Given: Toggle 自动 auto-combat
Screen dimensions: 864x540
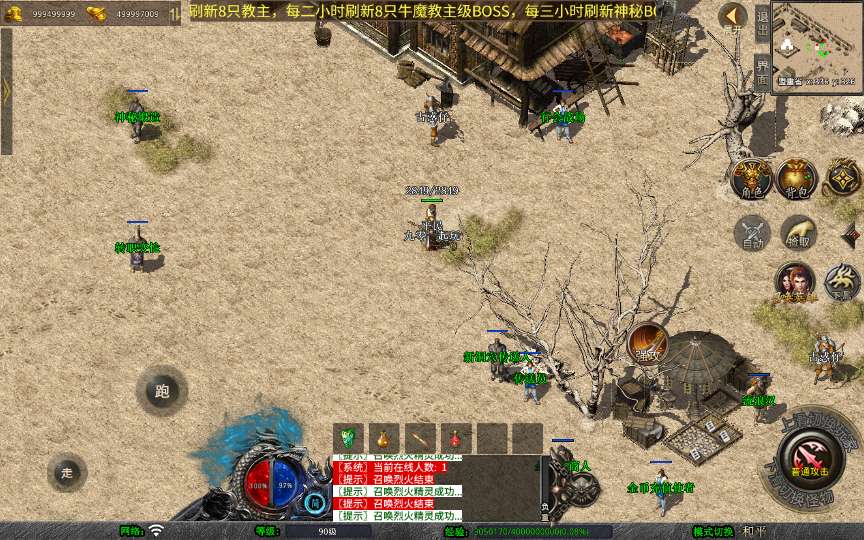Looking at the screenshot, I should point(751,233).
